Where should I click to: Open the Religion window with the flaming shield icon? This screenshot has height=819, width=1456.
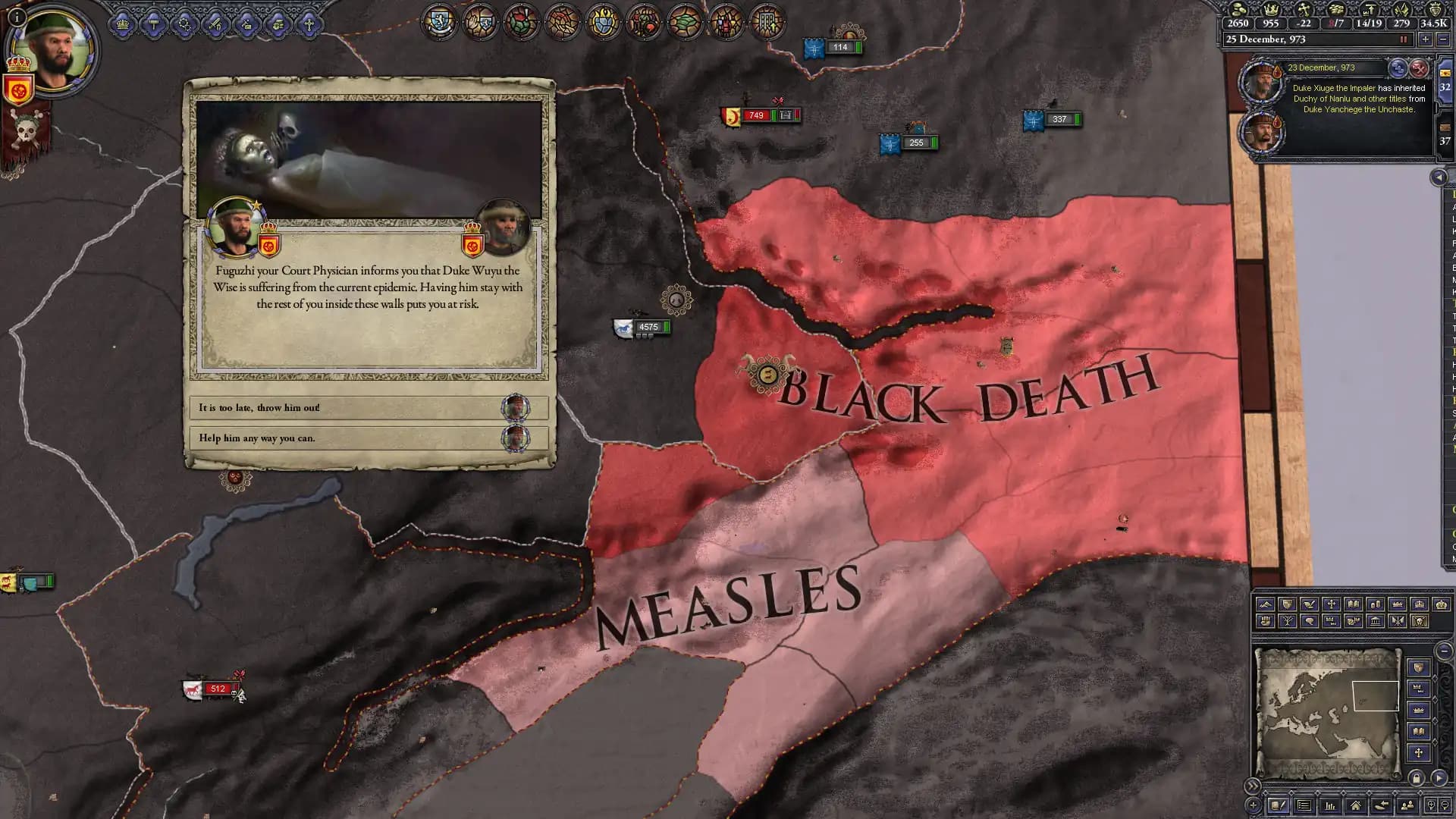click(604, 21)
